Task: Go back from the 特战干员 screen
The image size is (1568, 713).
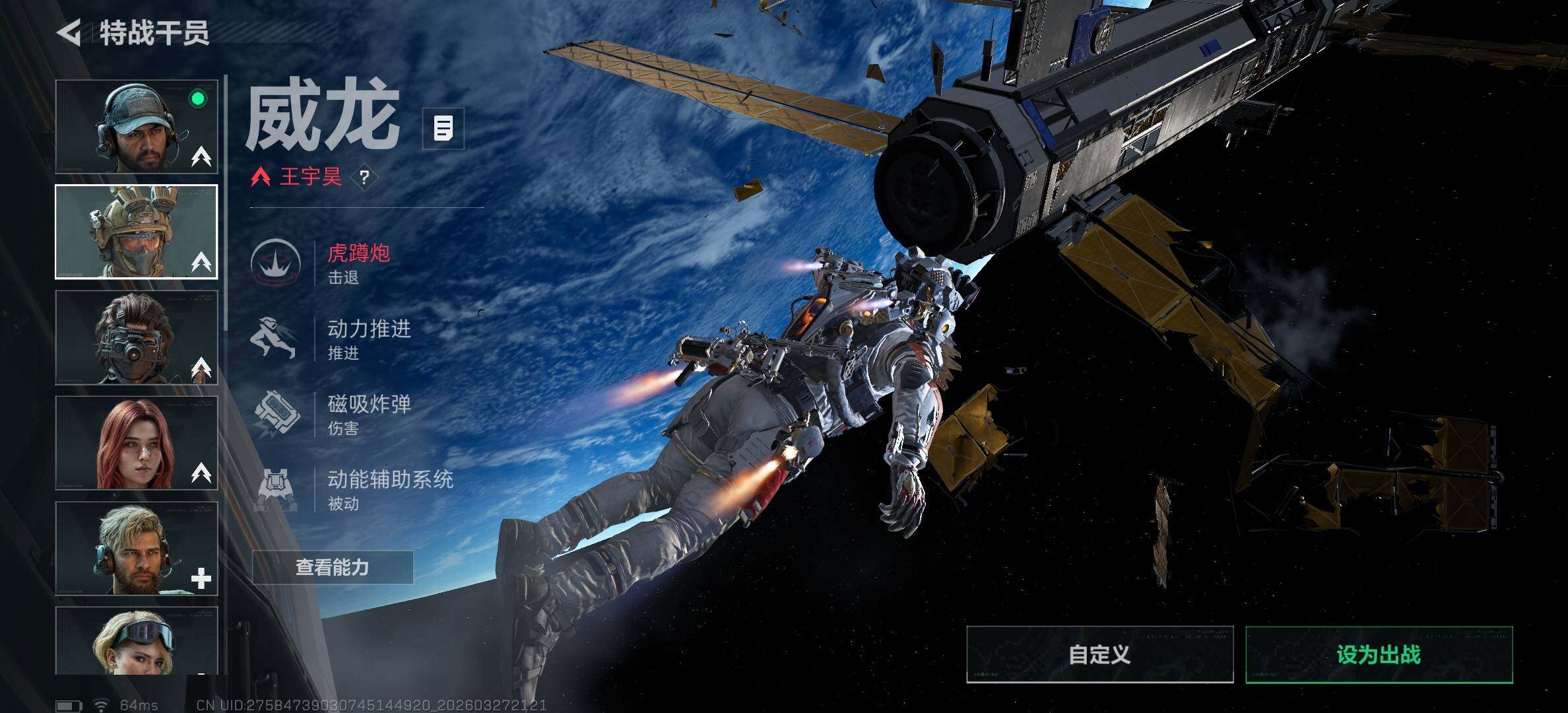Action: pyautogui.click(x=69, y=32)
